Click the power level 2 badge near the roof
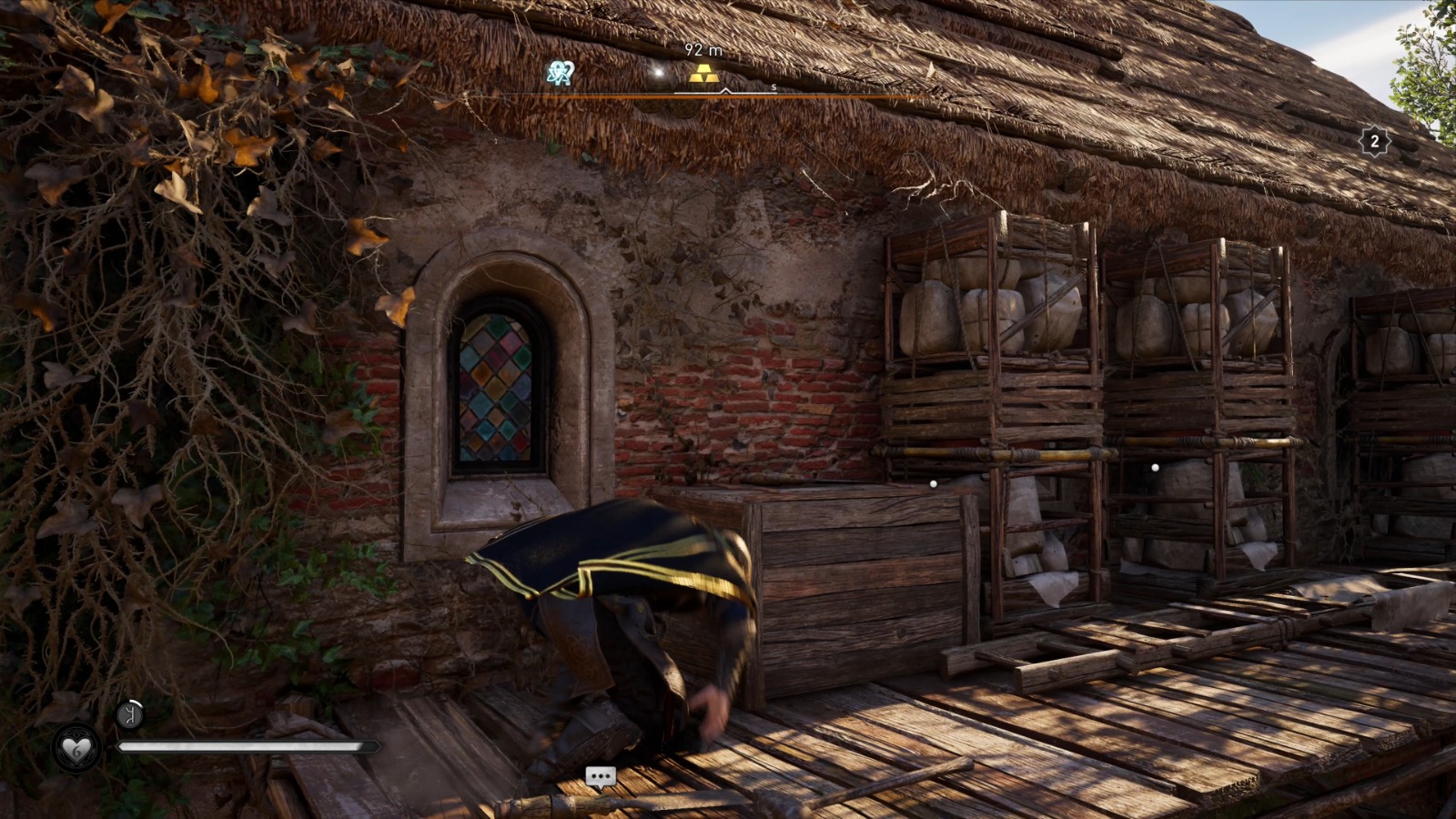Screen dimensions: 1456x819 pos(1374,141)
